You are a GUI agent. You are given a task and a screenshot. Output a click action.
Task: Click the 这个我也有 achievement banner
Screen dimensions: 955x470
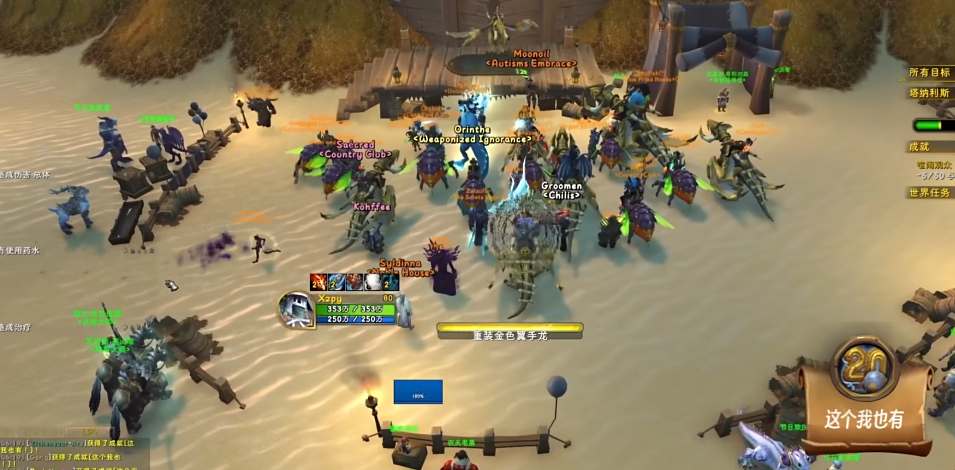coord(862,419)
